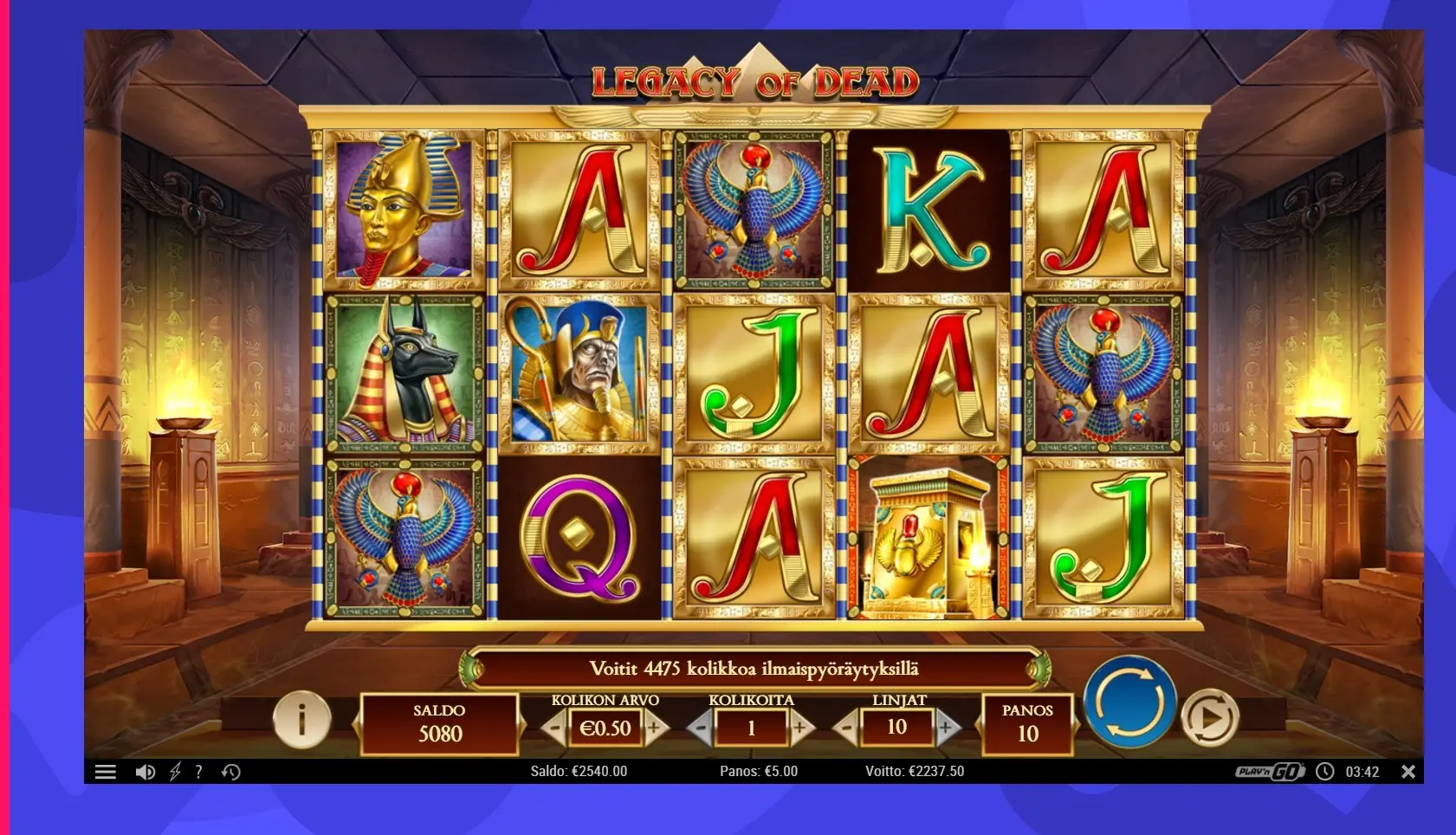Decrease the number of coins (Kolikoita)
The image size is (1456, 835).
pos(701,728)
